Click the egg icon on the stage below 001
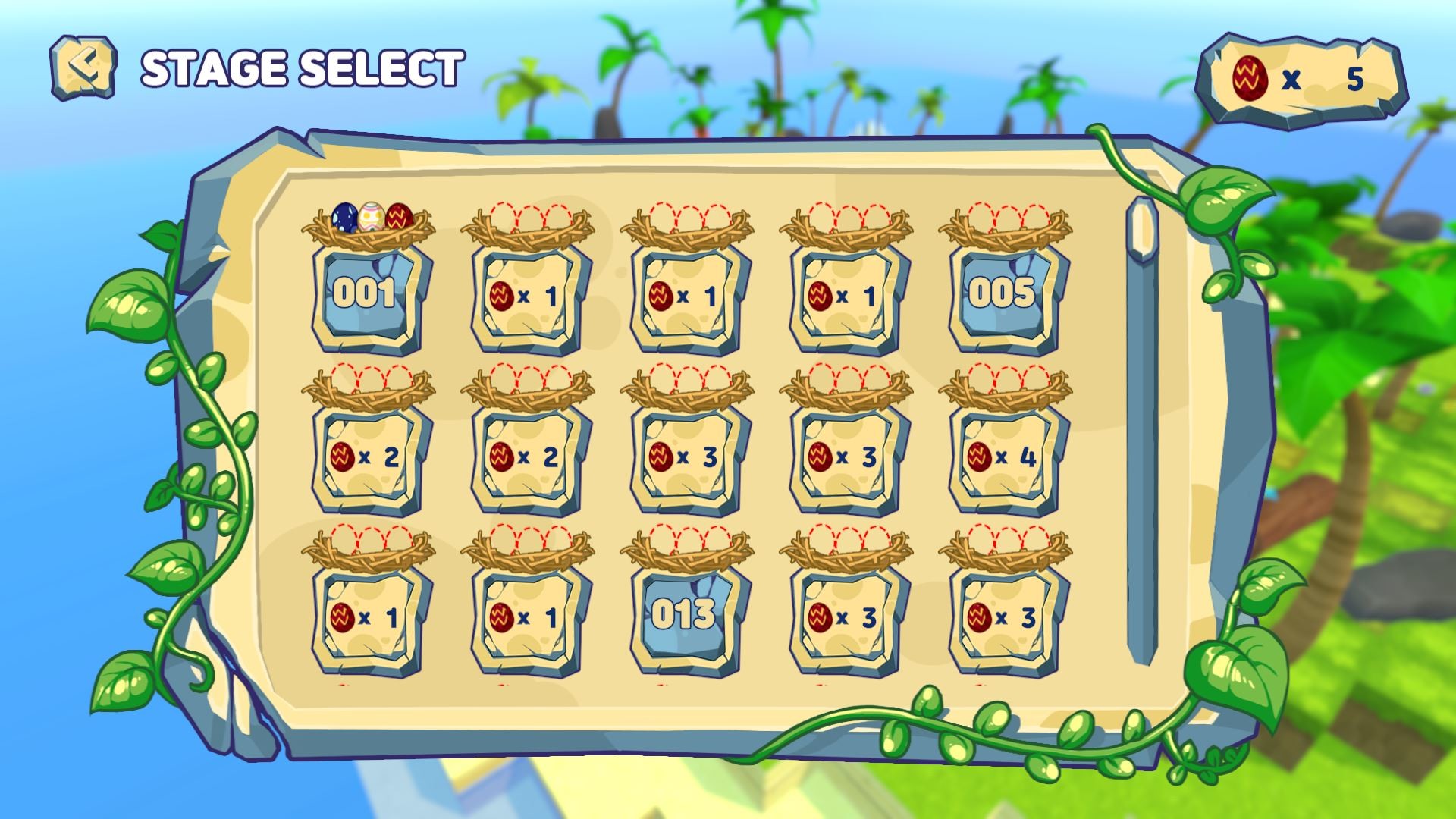Screen dimensions: 1456x819 click(344, 457)
